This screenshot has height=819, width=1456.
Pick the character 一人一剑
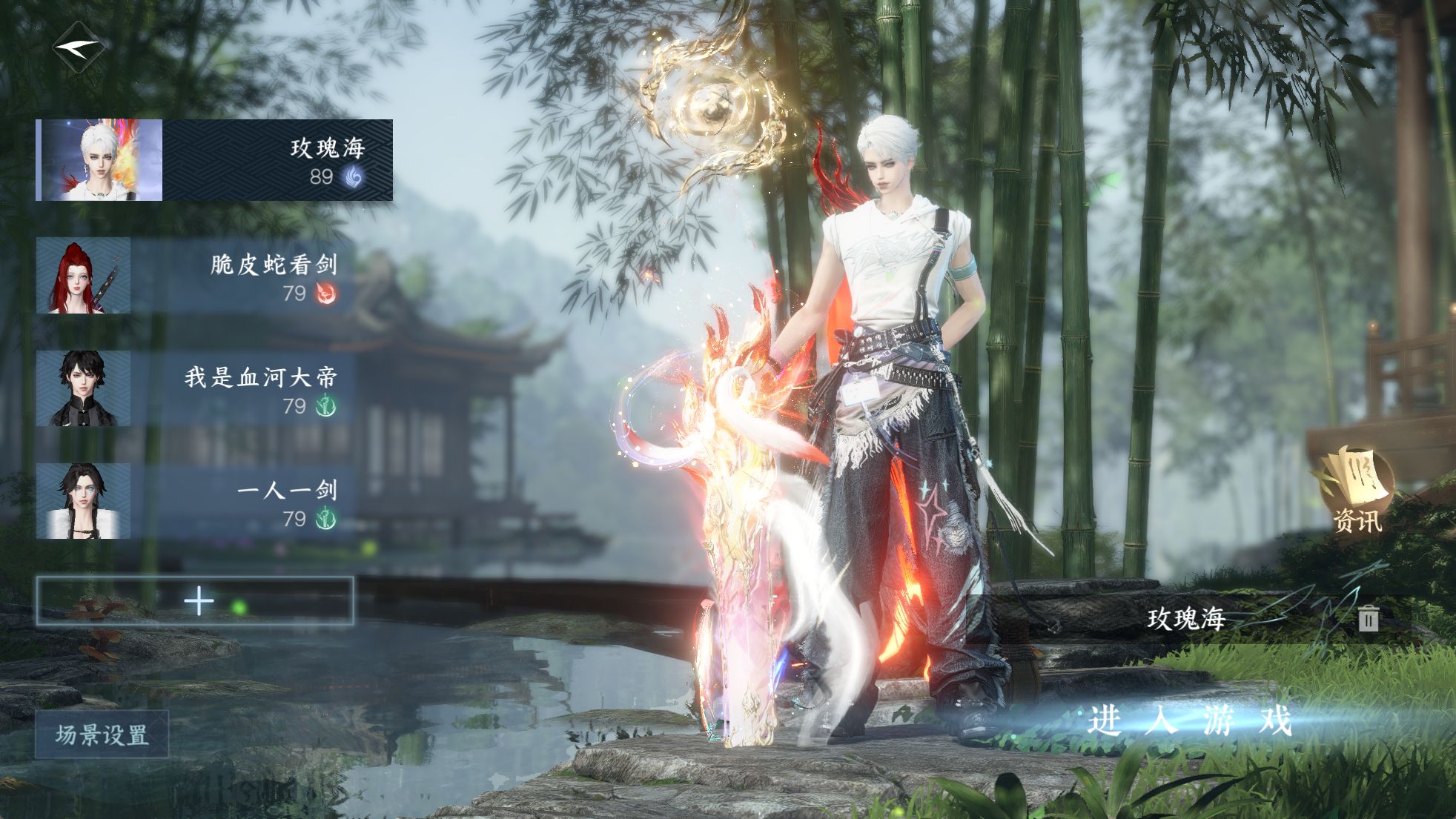(194, 501)
